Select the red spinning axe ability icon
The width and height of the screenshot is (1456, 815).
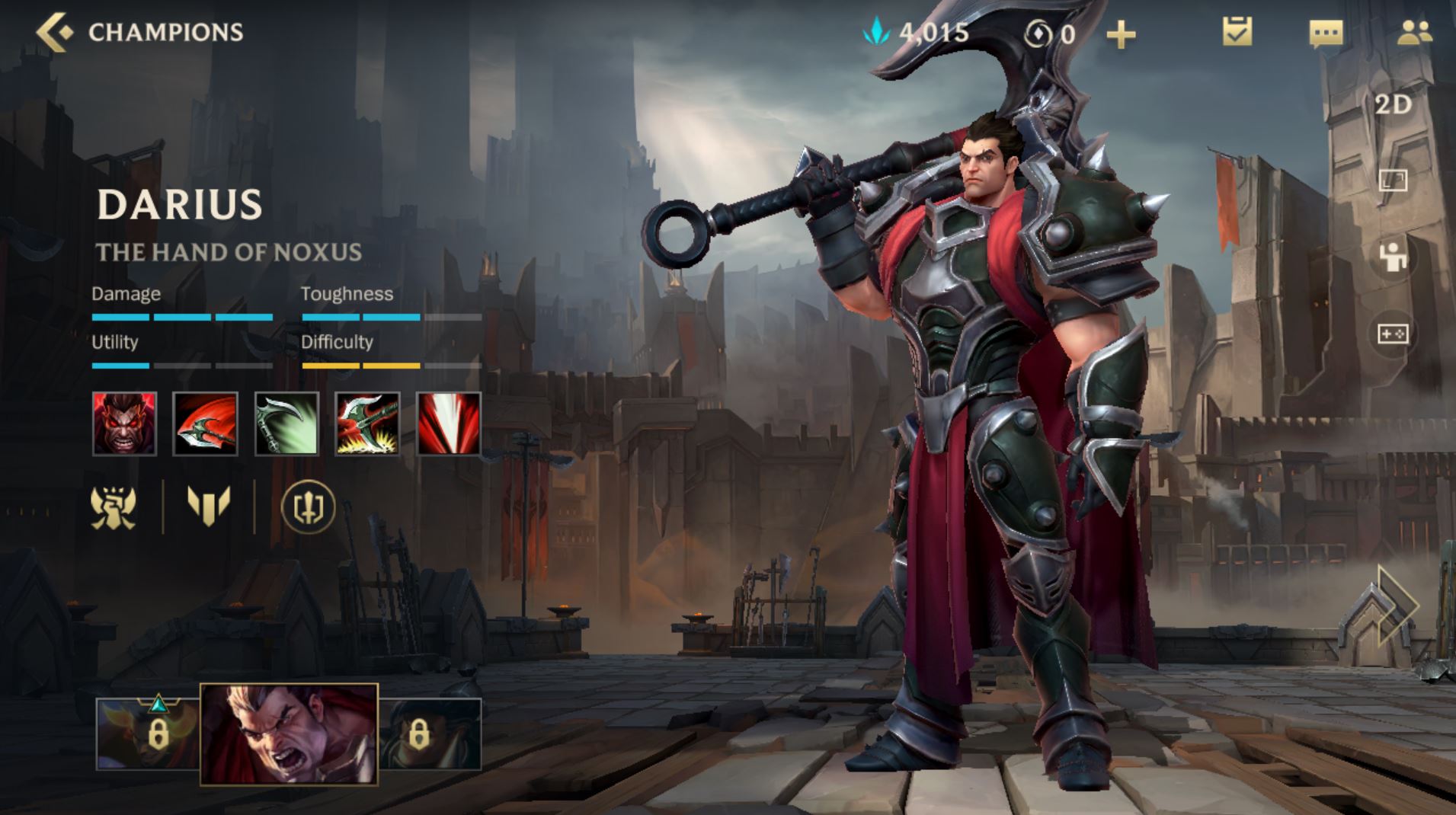[x=205, y=423]
